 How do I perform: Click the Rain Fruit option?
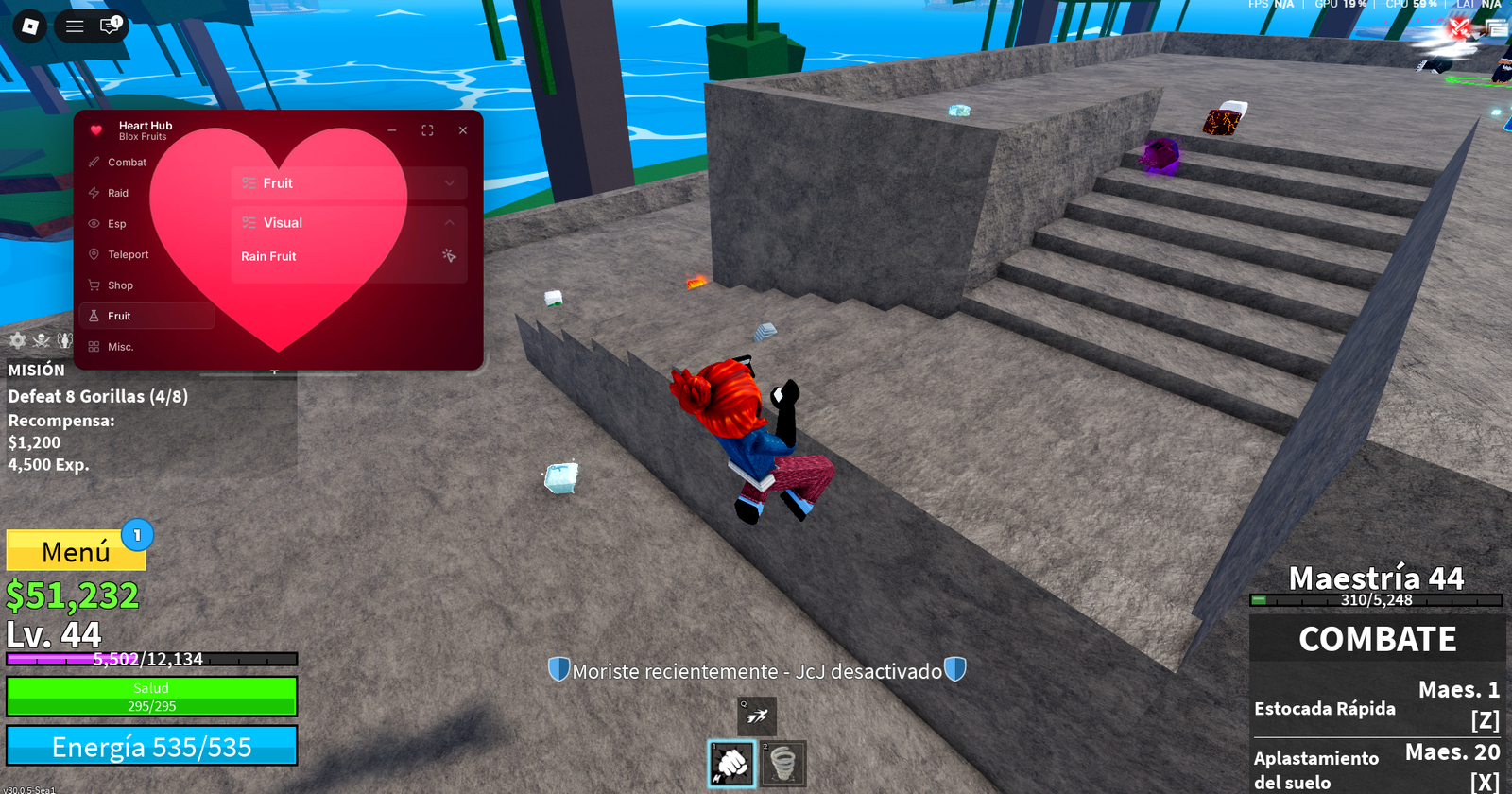pos(268,256)
